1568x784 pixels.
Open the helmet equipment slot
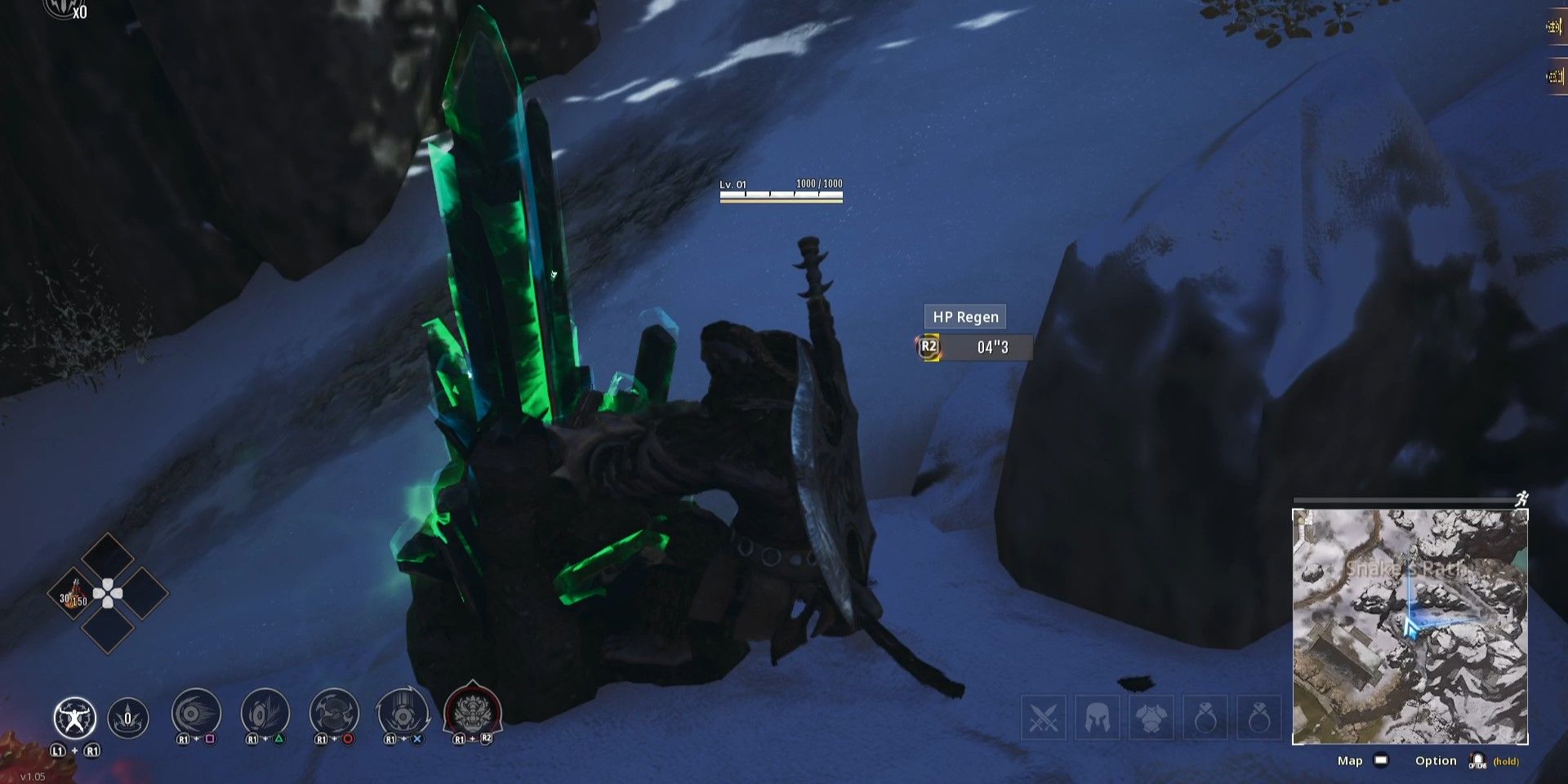(x=1098, y=717)
